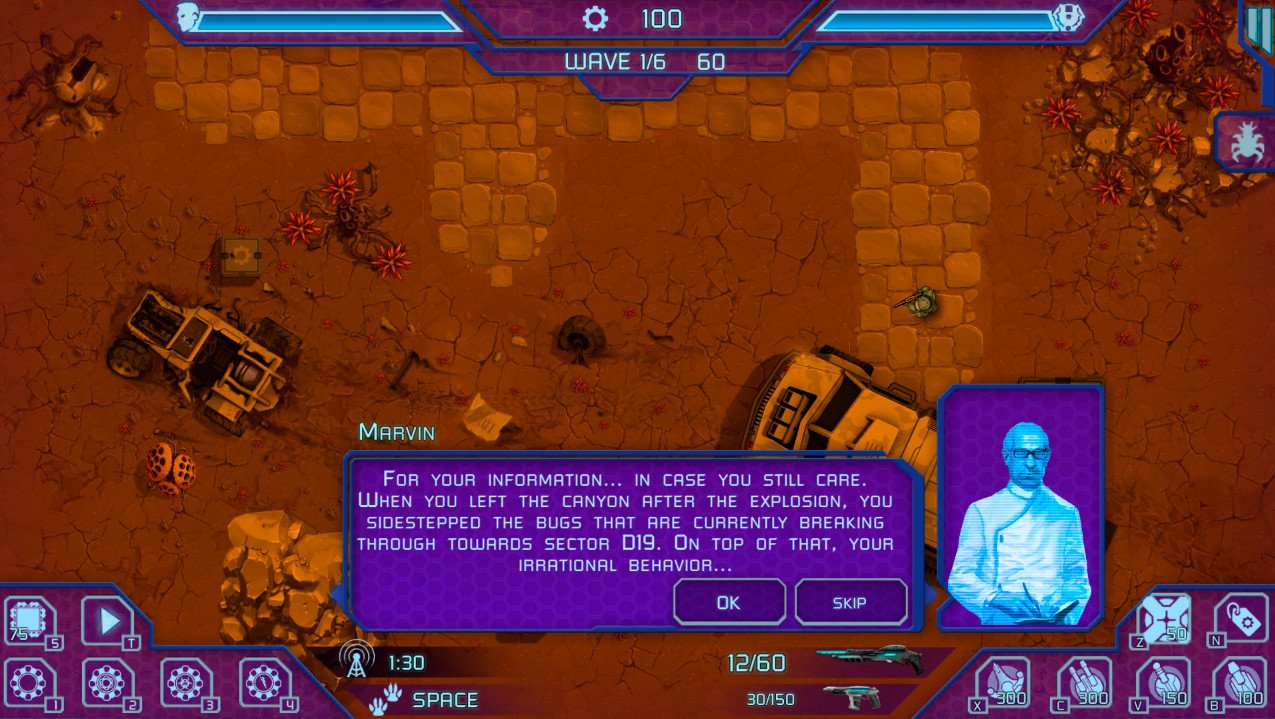Build the 300-cost turret labeled X

[1002, 683]
